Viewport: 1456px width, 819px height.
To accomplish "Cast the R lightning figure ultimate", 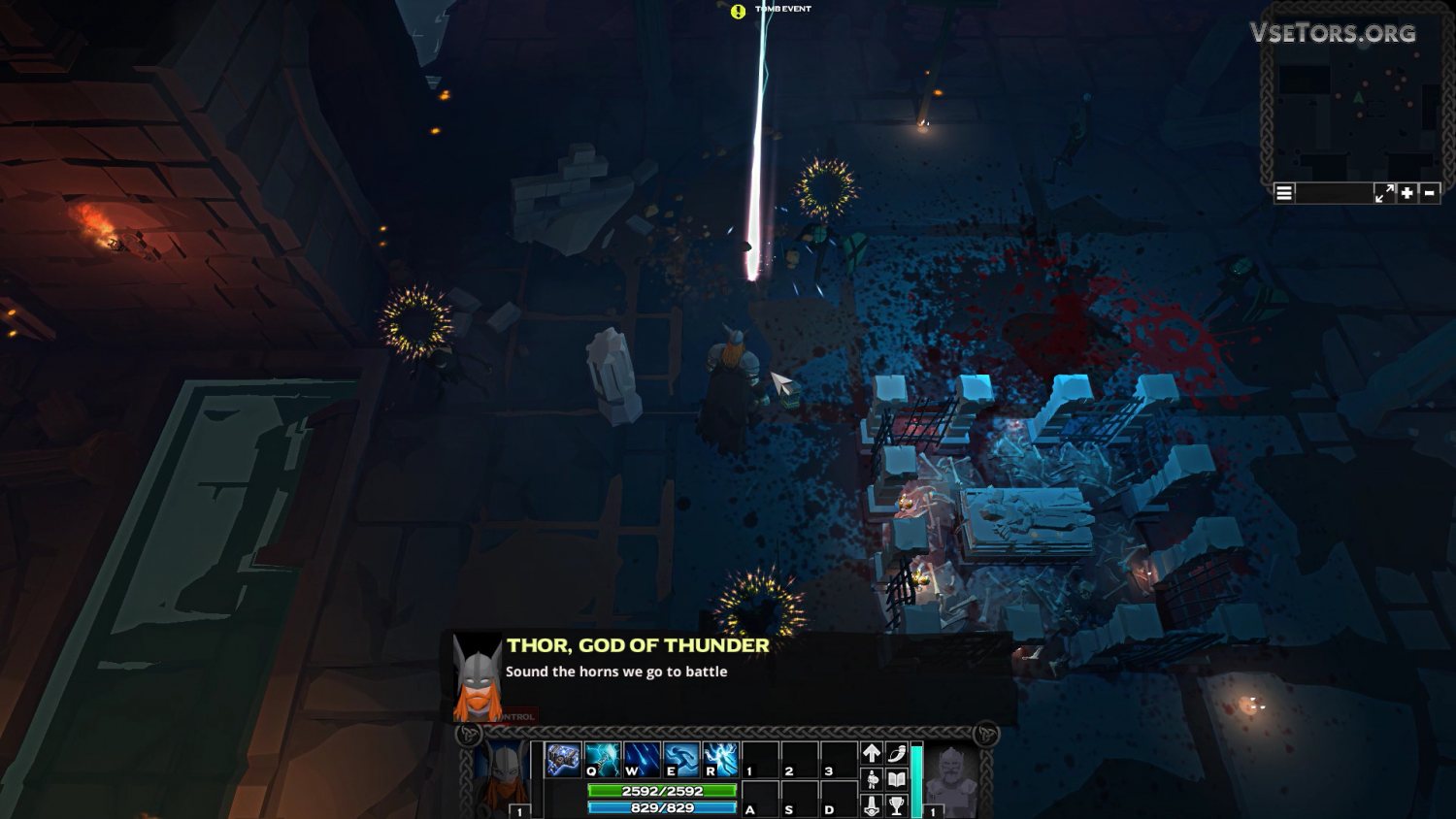I will click(x=721, y=760).
